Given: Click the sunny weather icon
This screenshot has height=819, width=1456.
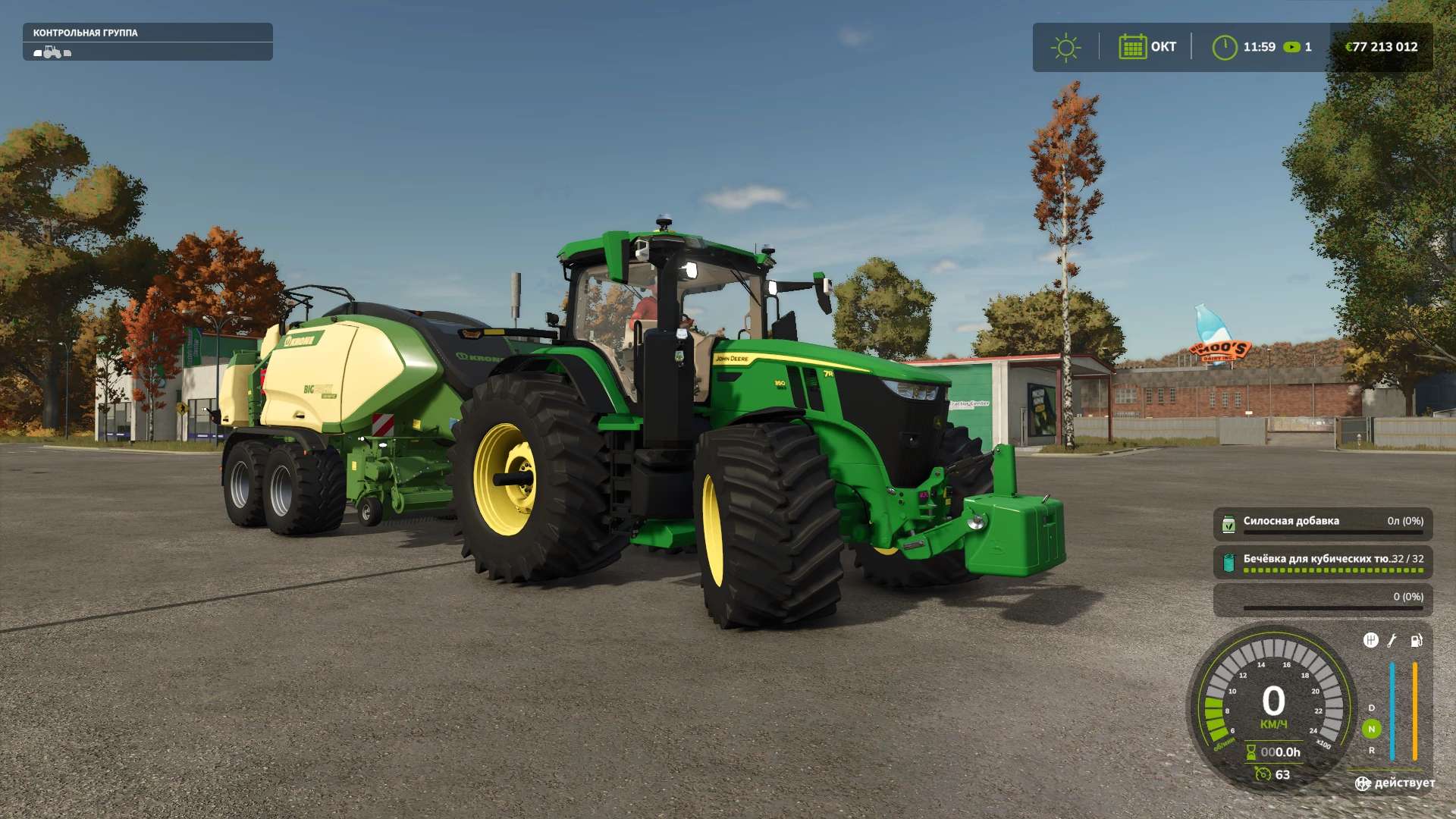Looking at the screenshot, I should [1065, 47].
